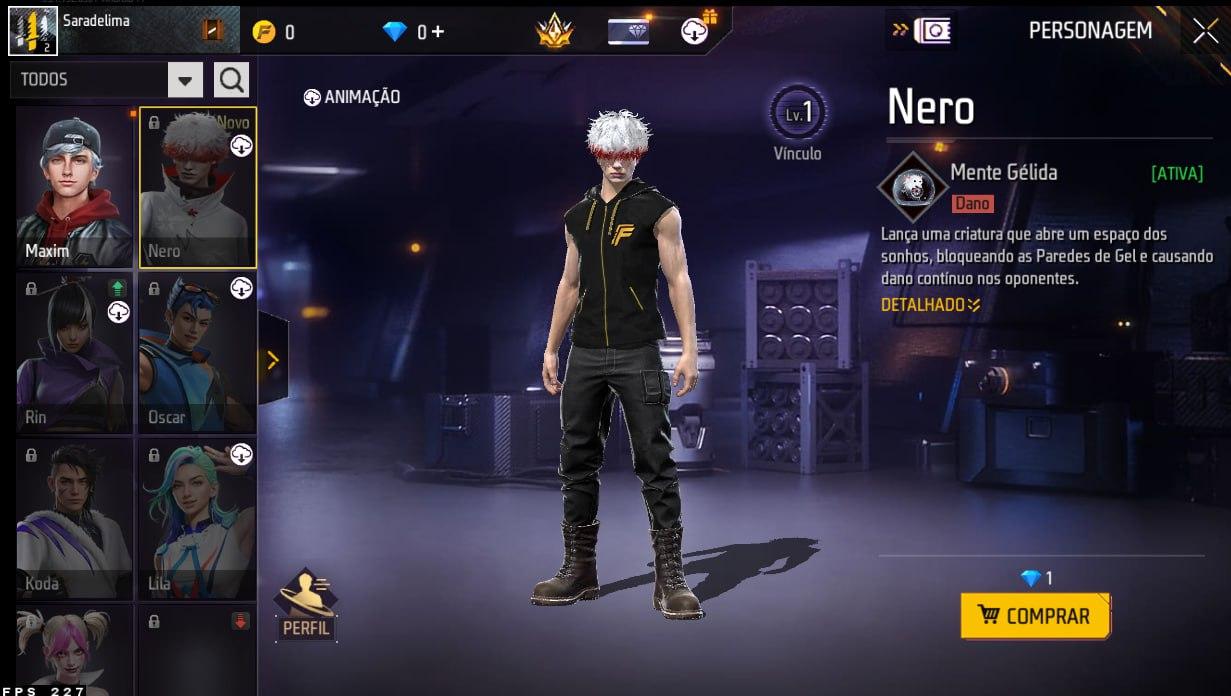The height and width of the screenshot is (696, 1231).
Task: Open the gold crown rank icon
Action: [553, 32]
